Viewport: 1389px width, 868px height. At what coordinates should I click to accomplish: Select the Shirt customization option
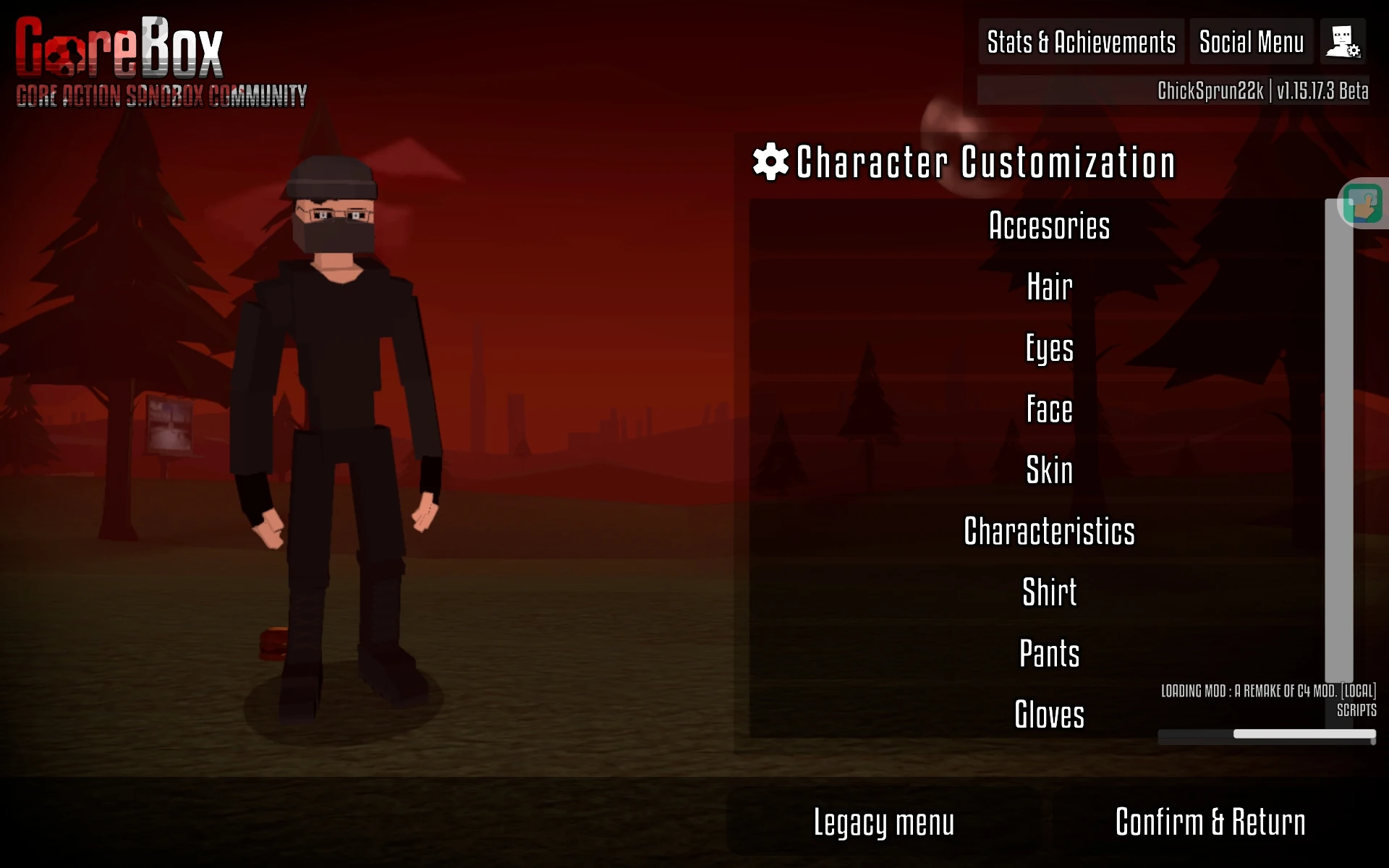click(x=1049, y=592)
